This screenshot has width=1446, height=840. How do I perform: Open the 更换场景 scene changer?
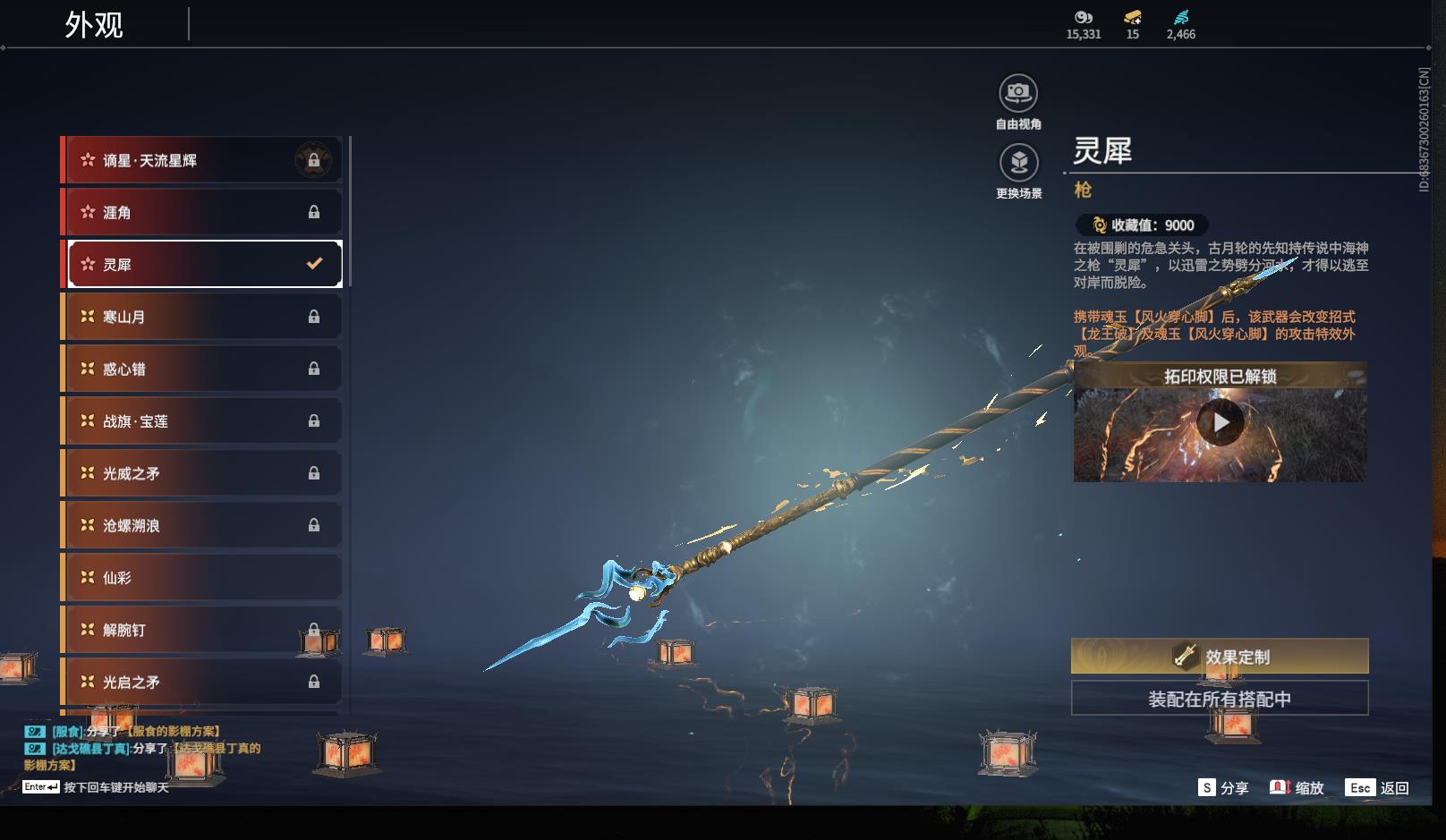point(1018,163)
